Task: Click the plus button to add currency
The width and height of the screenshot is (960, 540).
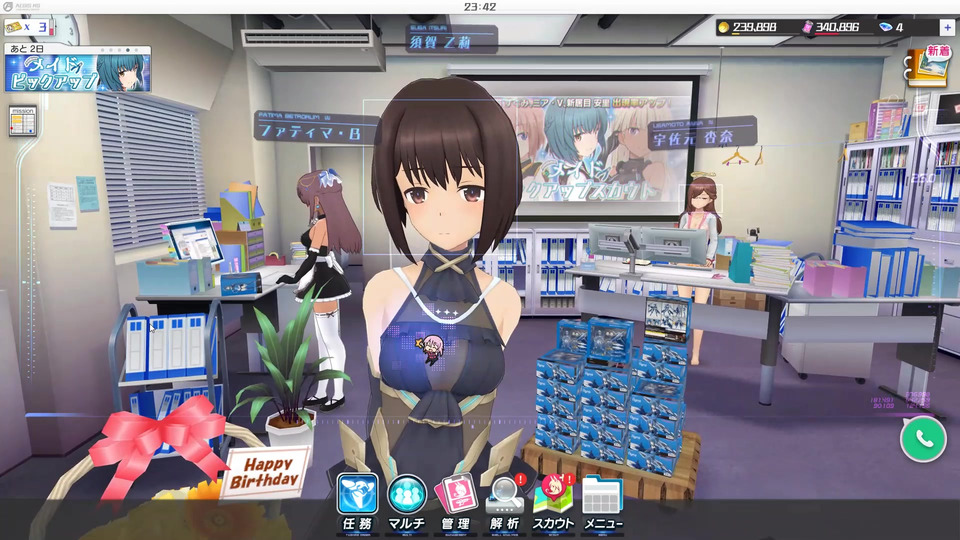Action: pos(947,27)
